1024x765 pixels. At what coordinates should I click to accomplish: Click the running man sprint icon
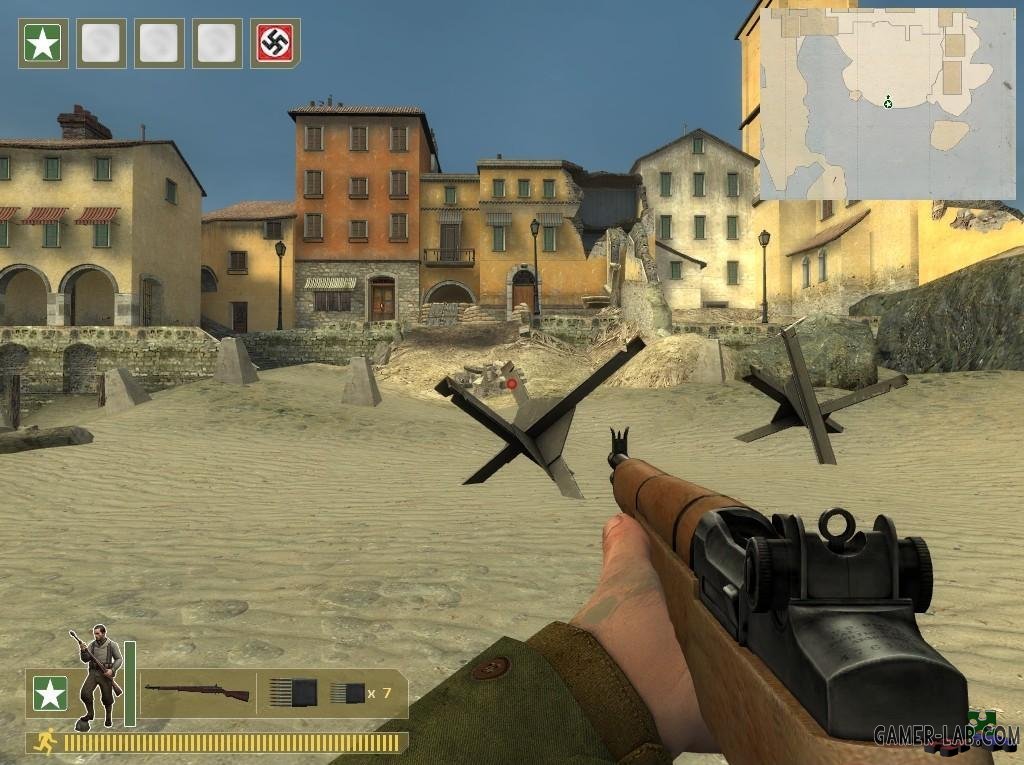45,742
